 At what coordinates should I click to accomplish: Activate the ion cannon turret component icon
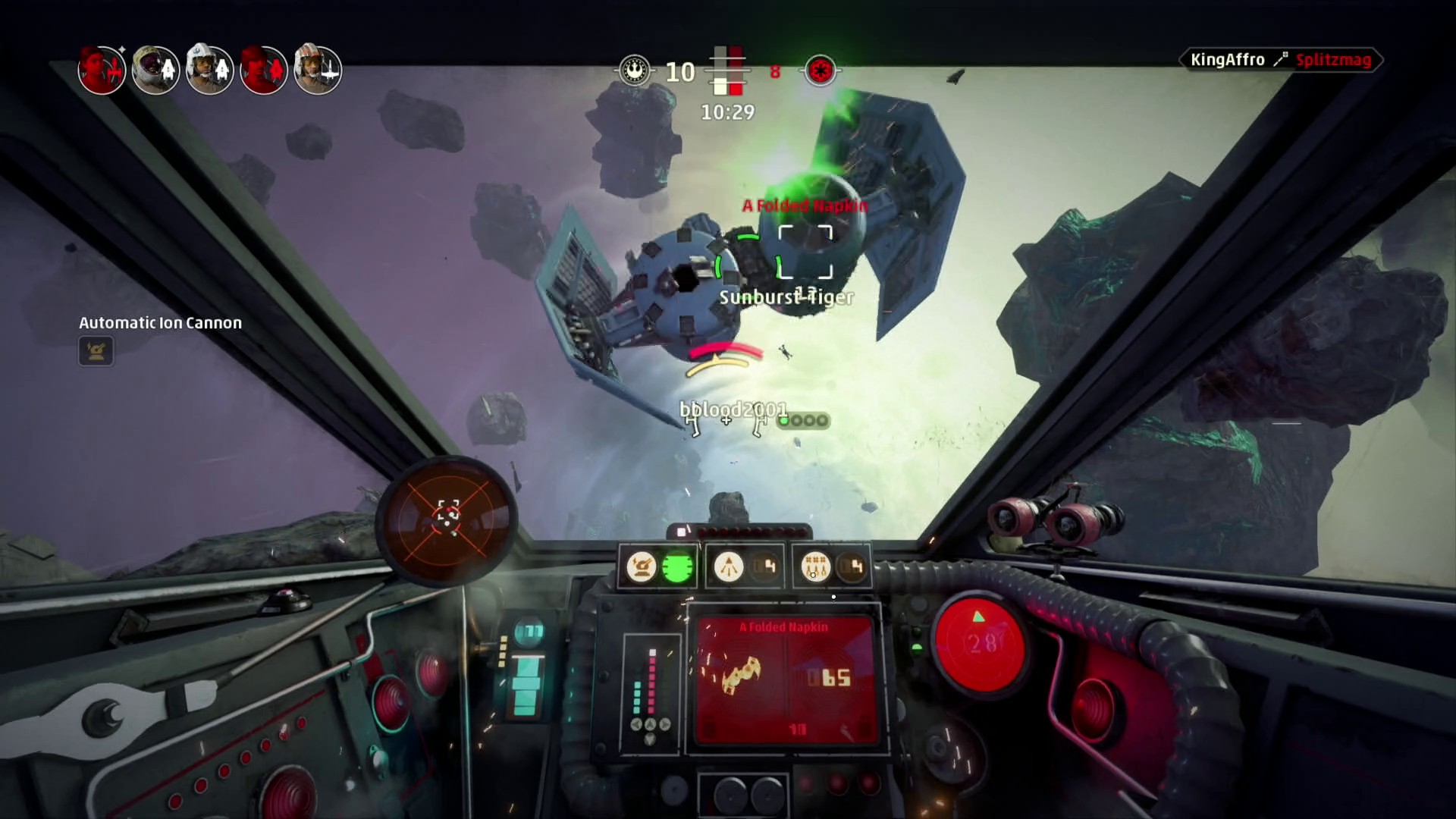coord(642,566)
